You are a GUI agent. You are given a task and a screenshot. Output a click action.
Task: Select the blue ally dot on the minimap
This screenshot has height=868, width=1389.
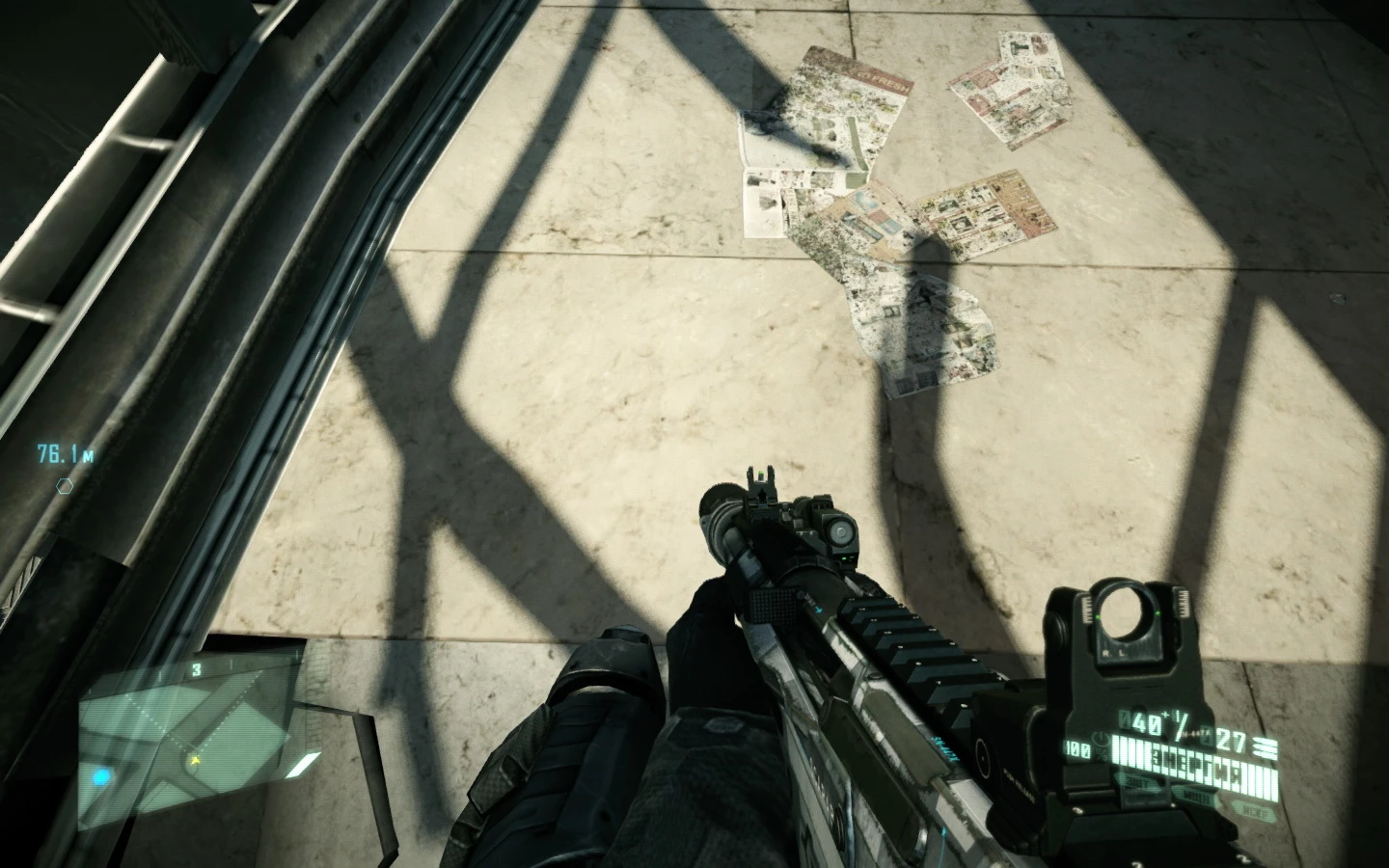tap(100, 776)
